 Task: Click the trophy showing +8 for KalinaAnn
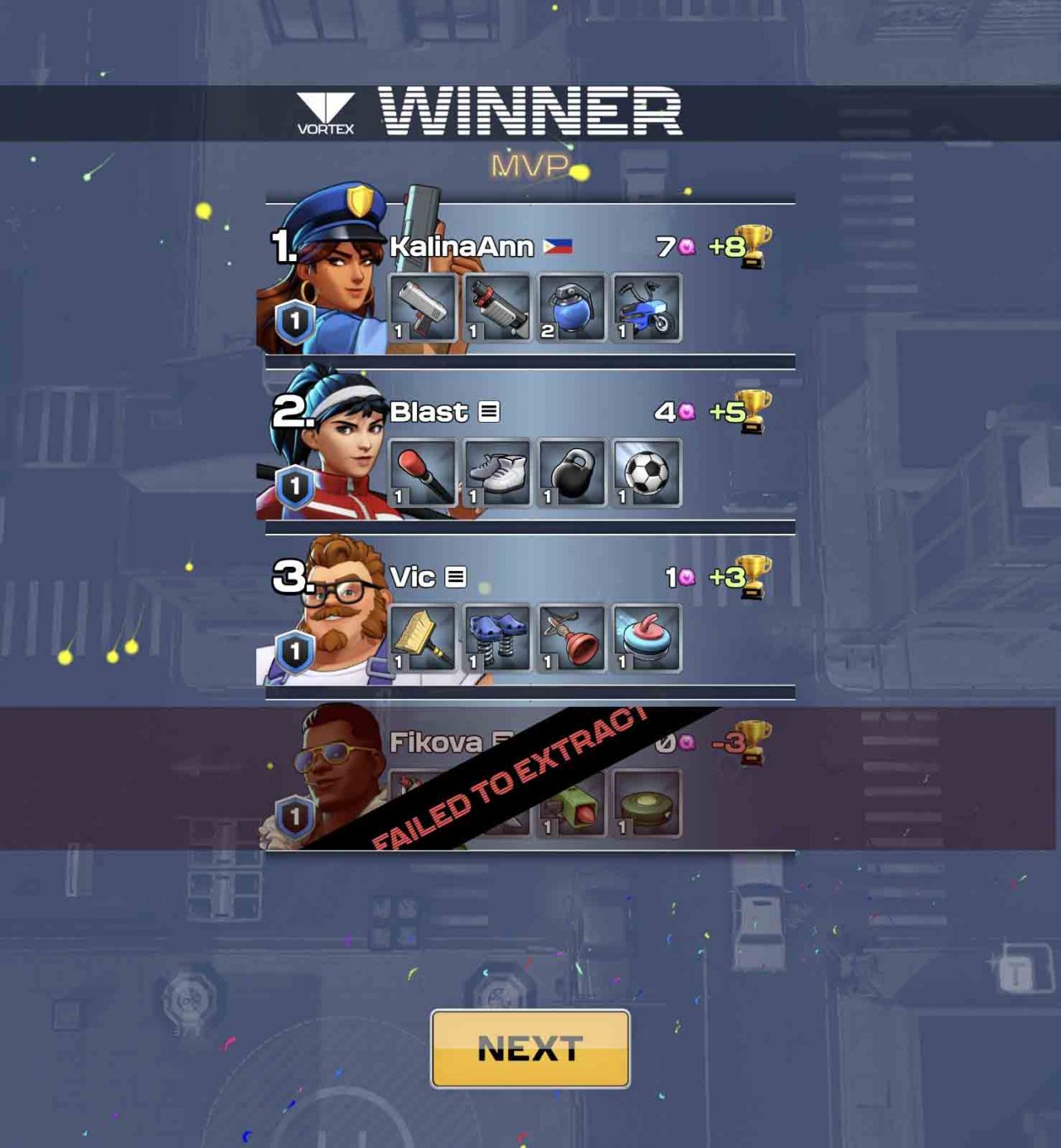tap(749, 245)
